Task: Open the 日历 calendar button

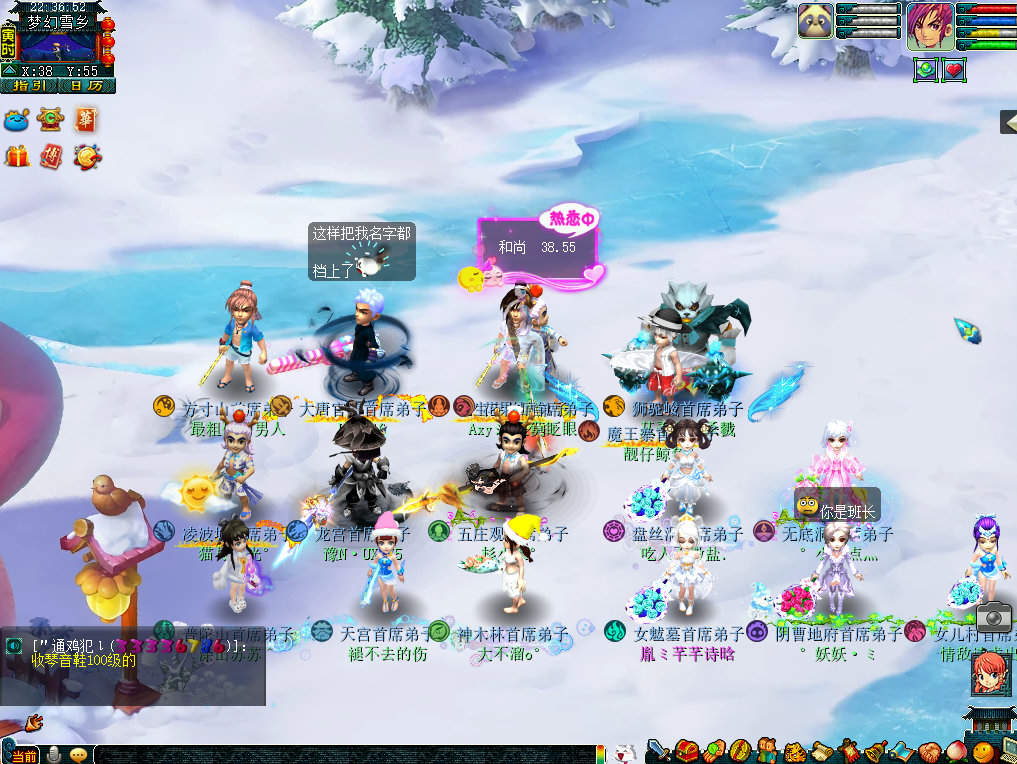Action: (x=87, y=86)
